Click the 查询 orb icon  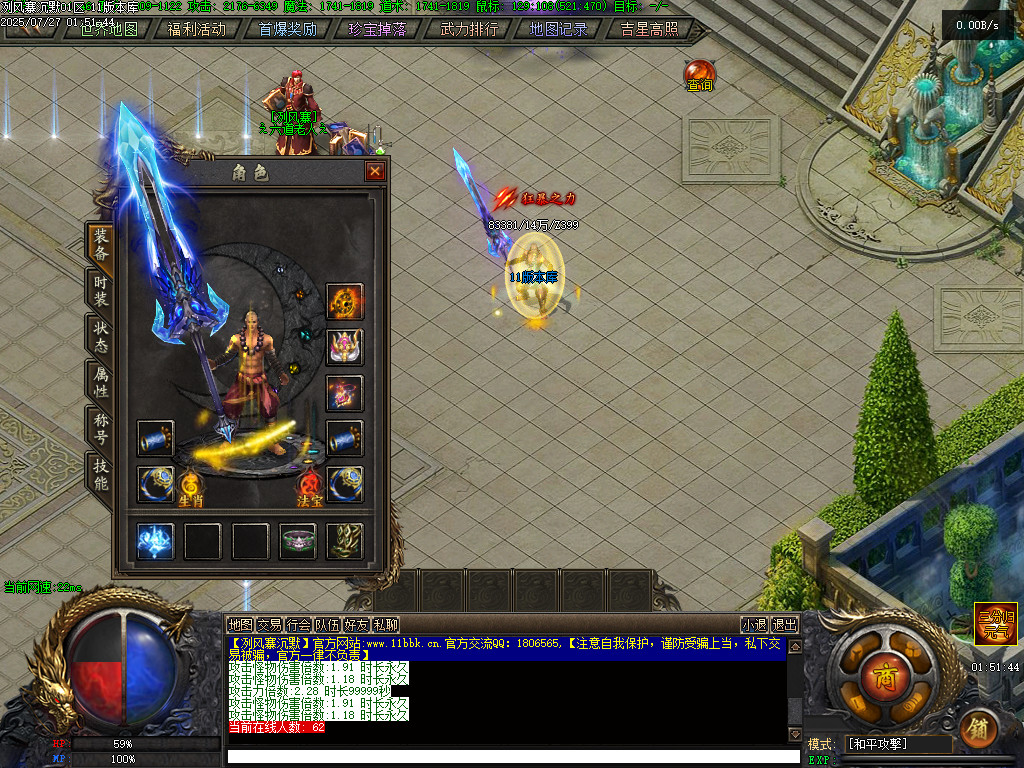pos(700,75)
